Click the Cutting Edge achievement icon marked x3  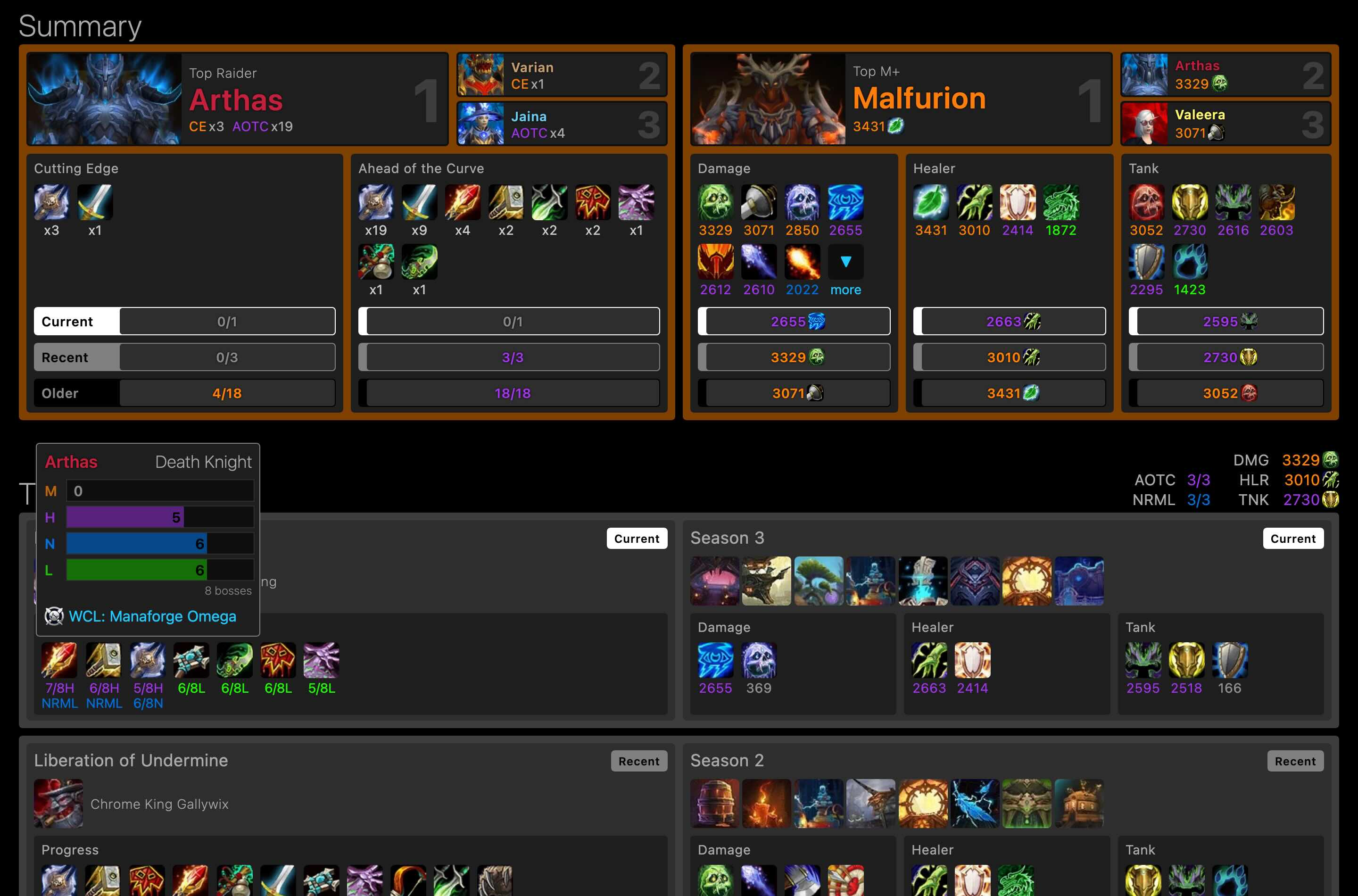pyautogui.click(x=51, y=202)
